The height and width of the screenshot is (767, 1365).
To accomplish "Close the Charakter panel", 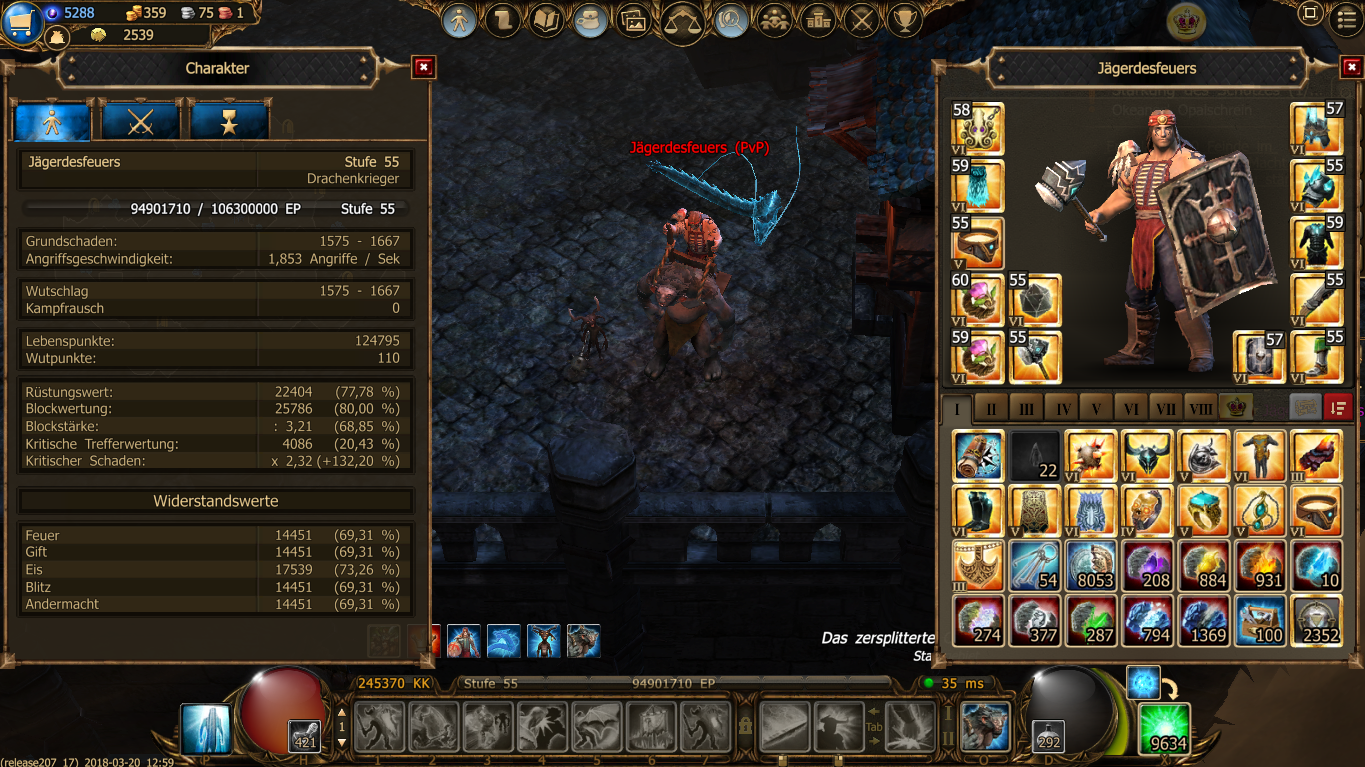I will (424, 67).
